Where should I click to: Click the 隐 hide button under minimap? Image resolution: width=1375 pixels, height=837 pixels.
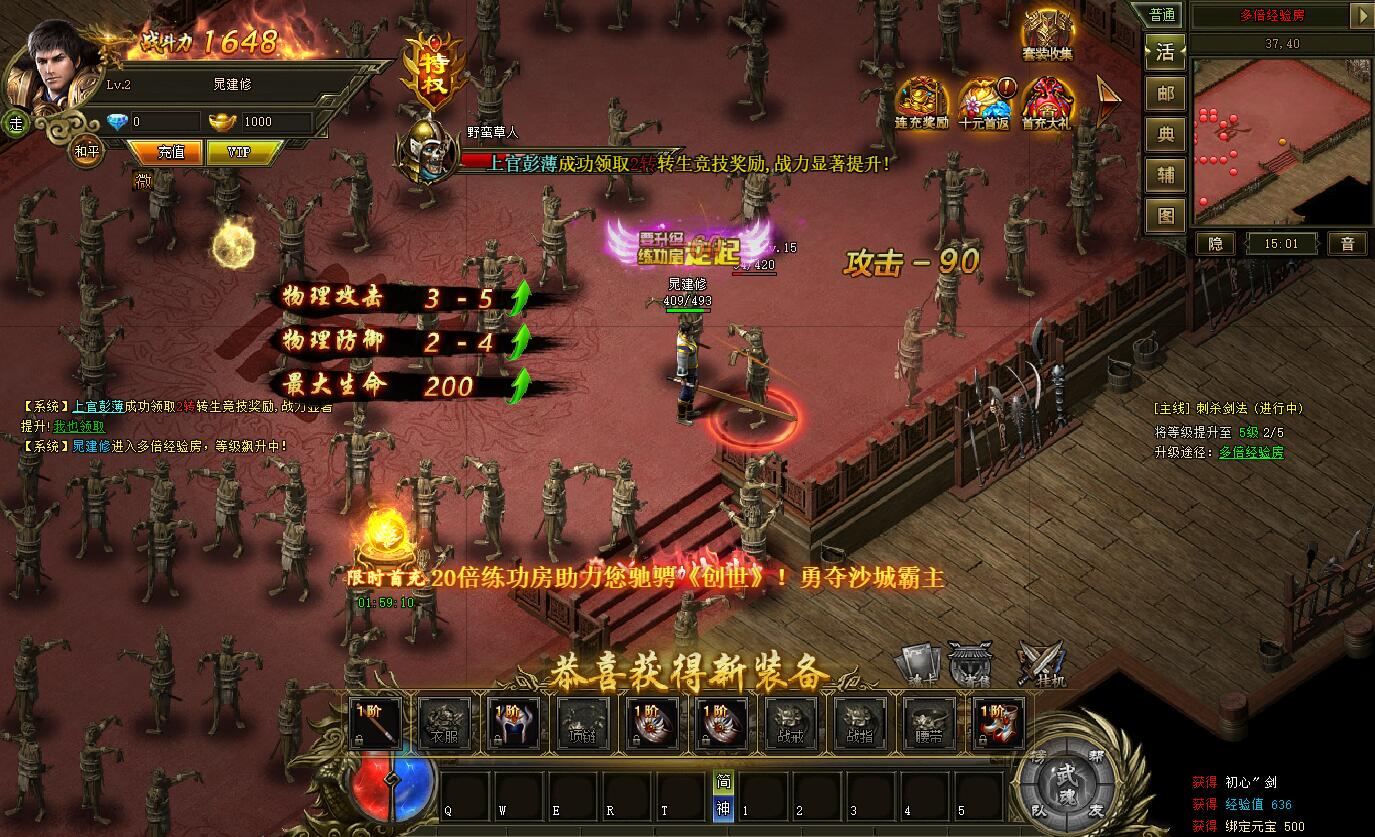1215,243
